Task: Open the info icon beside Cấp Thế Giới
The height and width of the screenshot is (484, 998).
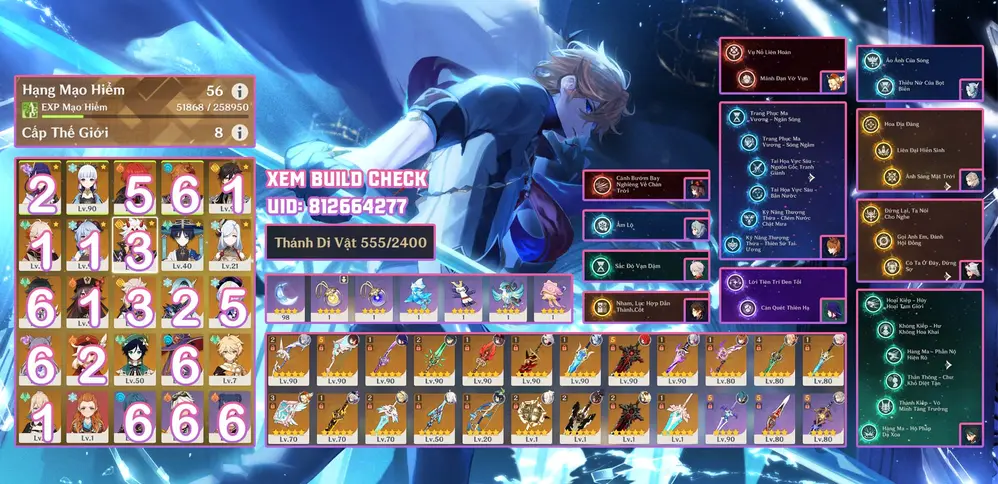Action: pyautogui.click(x=239, y=132)
